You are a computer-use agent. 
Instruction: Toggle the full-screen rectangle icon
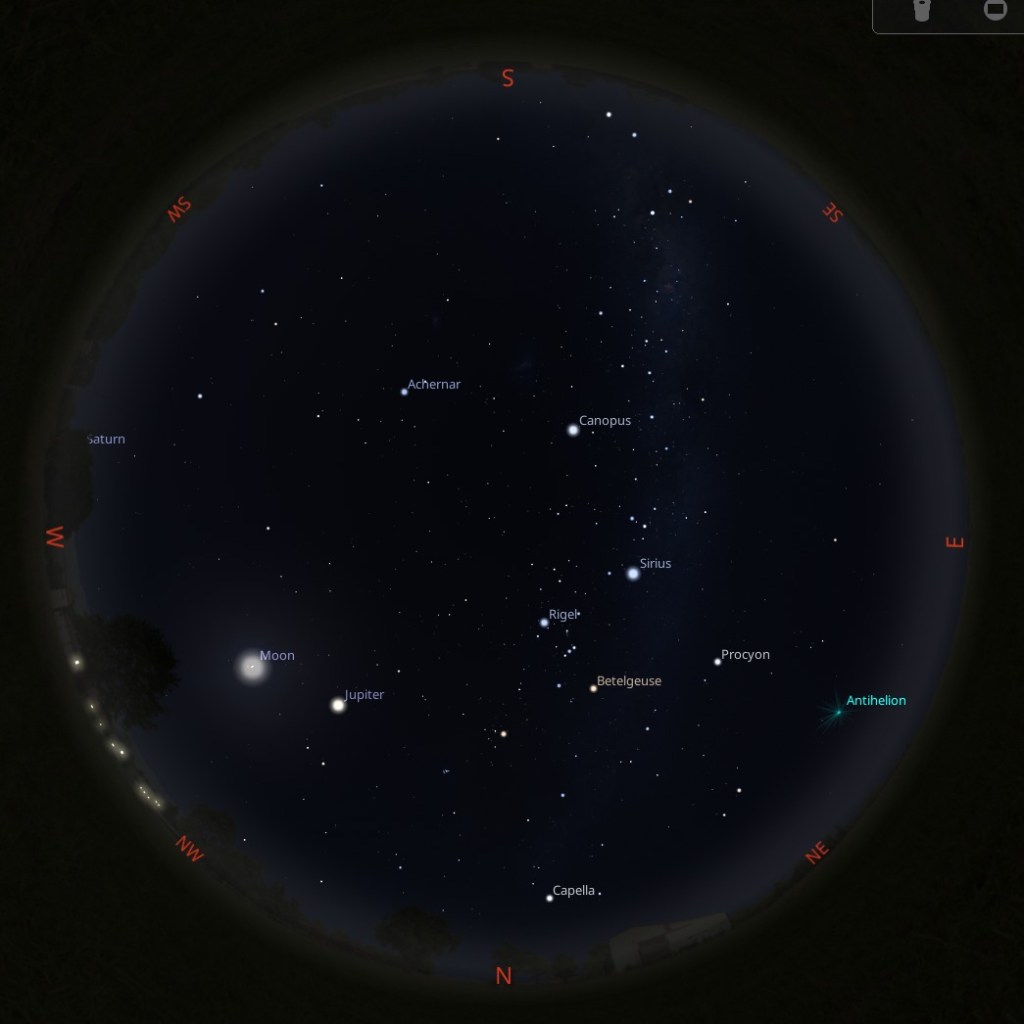995,10
